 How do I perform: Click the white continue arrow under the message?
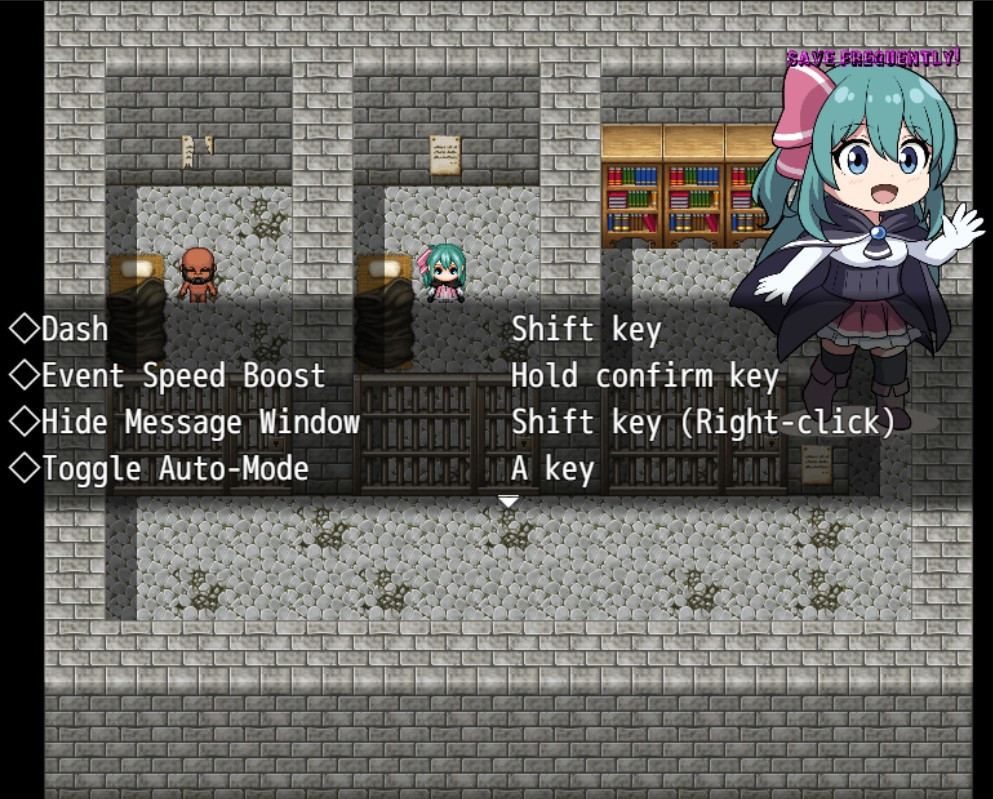tap(509, 501)
